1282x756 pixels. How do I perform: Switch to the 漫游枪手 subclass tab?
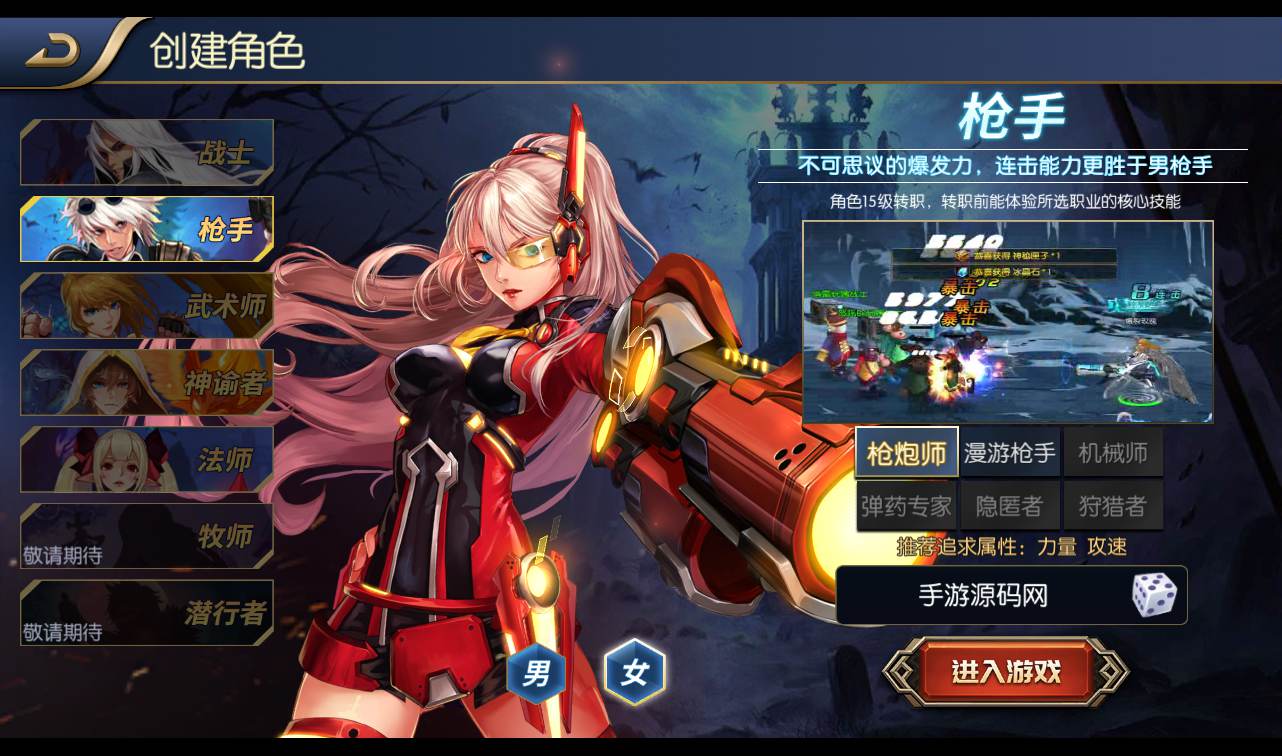tap(1010, 451)
